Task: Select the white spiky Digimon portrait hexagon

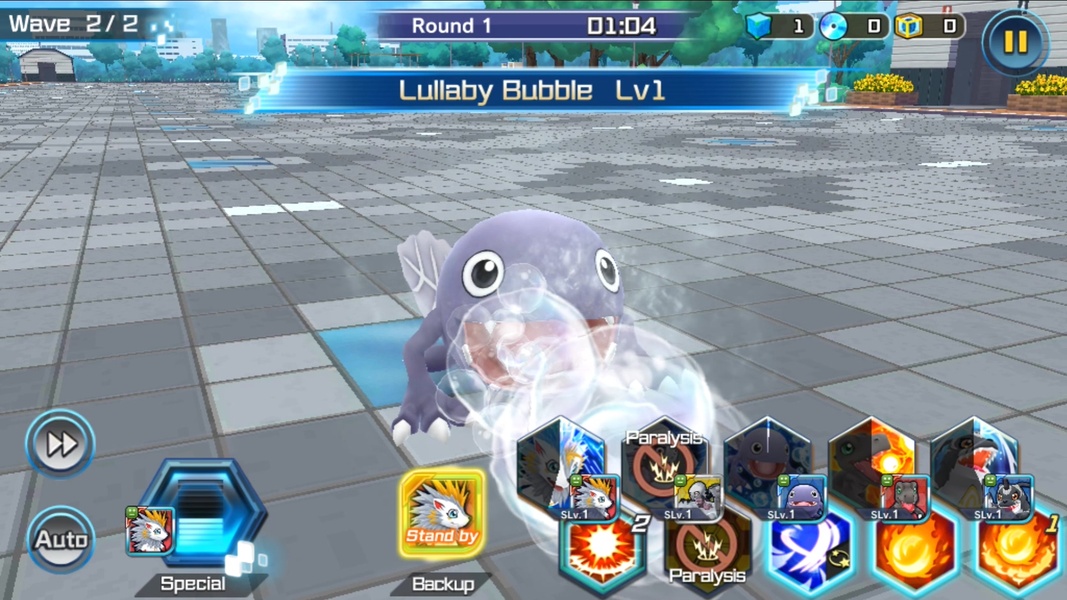Action: (x=560, y=465)
